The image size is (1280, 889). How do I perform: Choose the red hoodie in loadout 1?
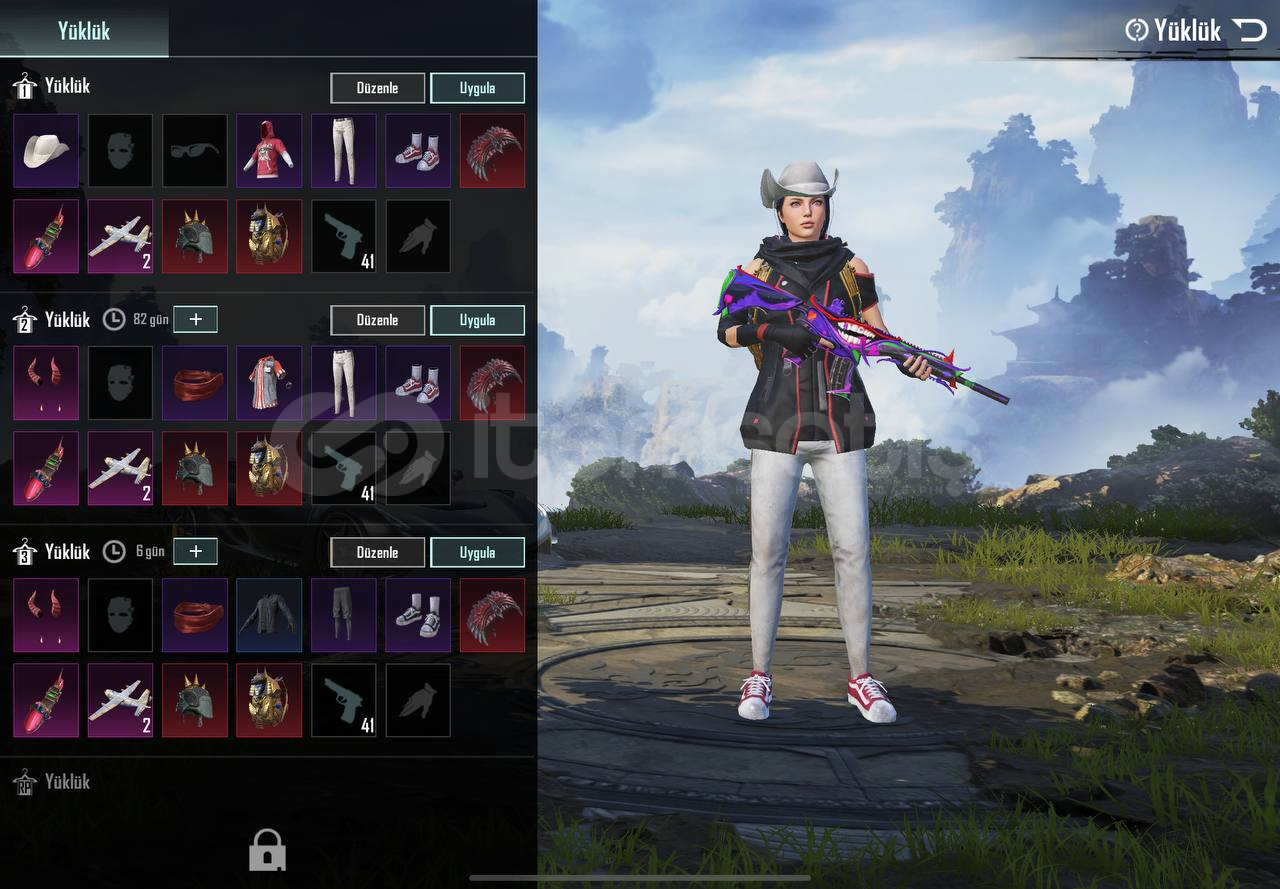(x=269, y=150)
